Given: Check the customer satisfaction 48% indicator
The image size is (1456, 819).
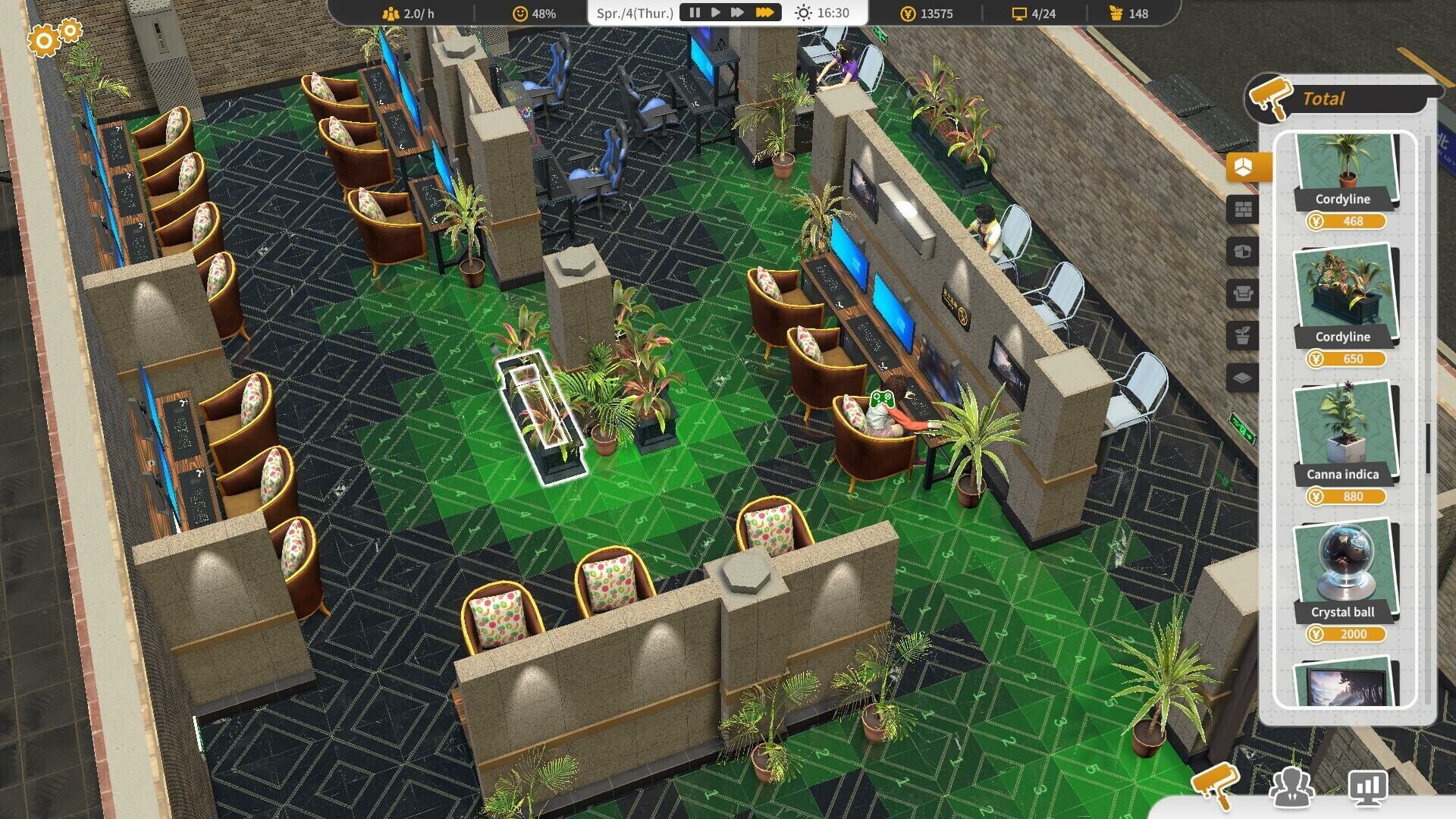Looking at the screenshot, I should [x=535, y=12].
